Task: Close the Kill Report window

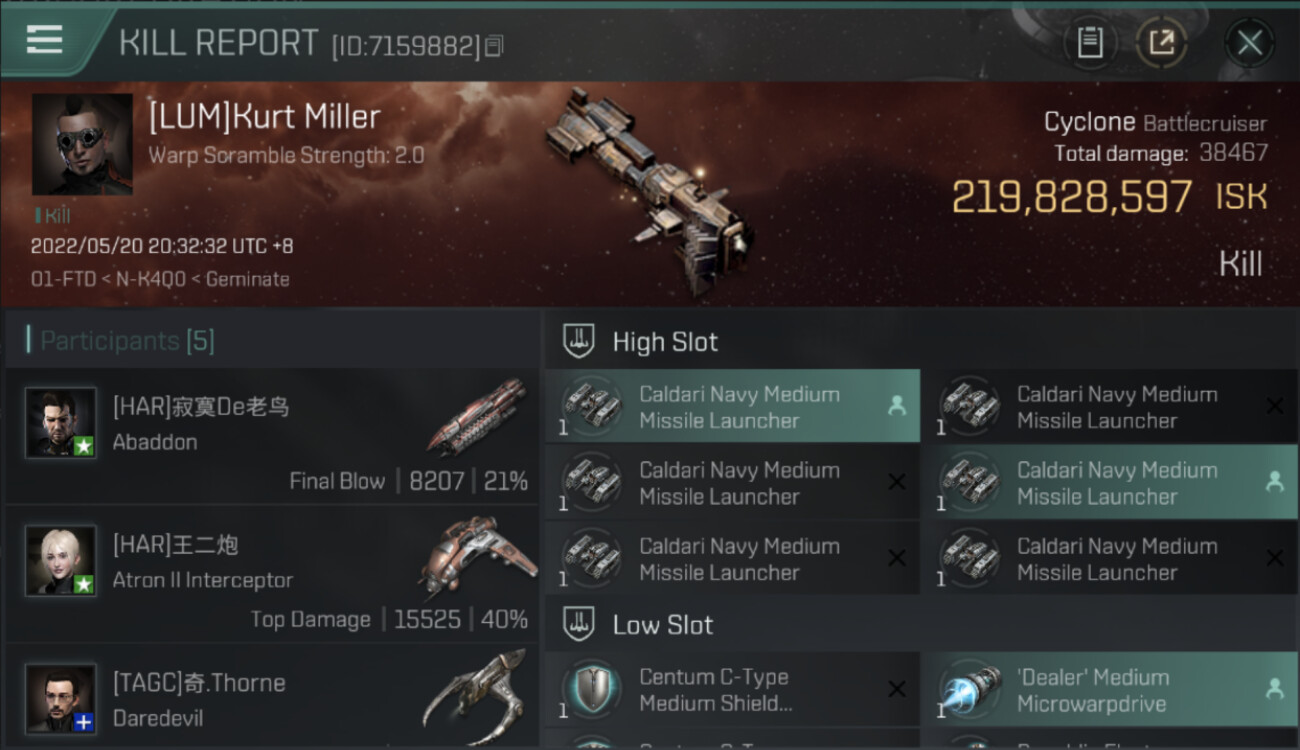Action: 1249,43
